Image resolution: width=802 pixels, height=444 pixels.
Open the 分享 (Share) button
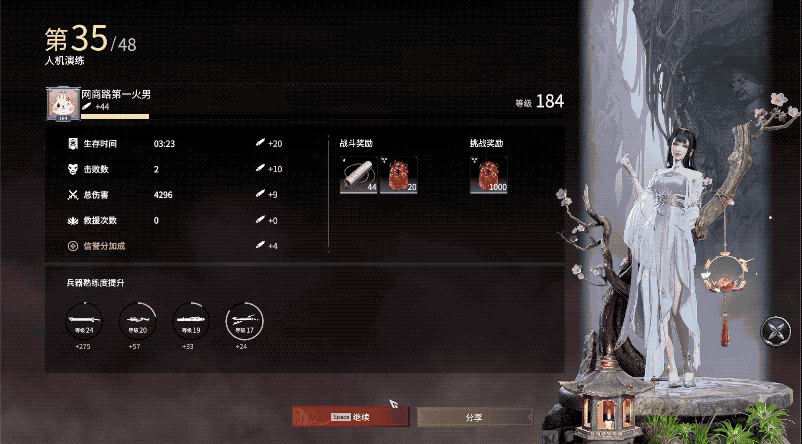coord(474,417)
